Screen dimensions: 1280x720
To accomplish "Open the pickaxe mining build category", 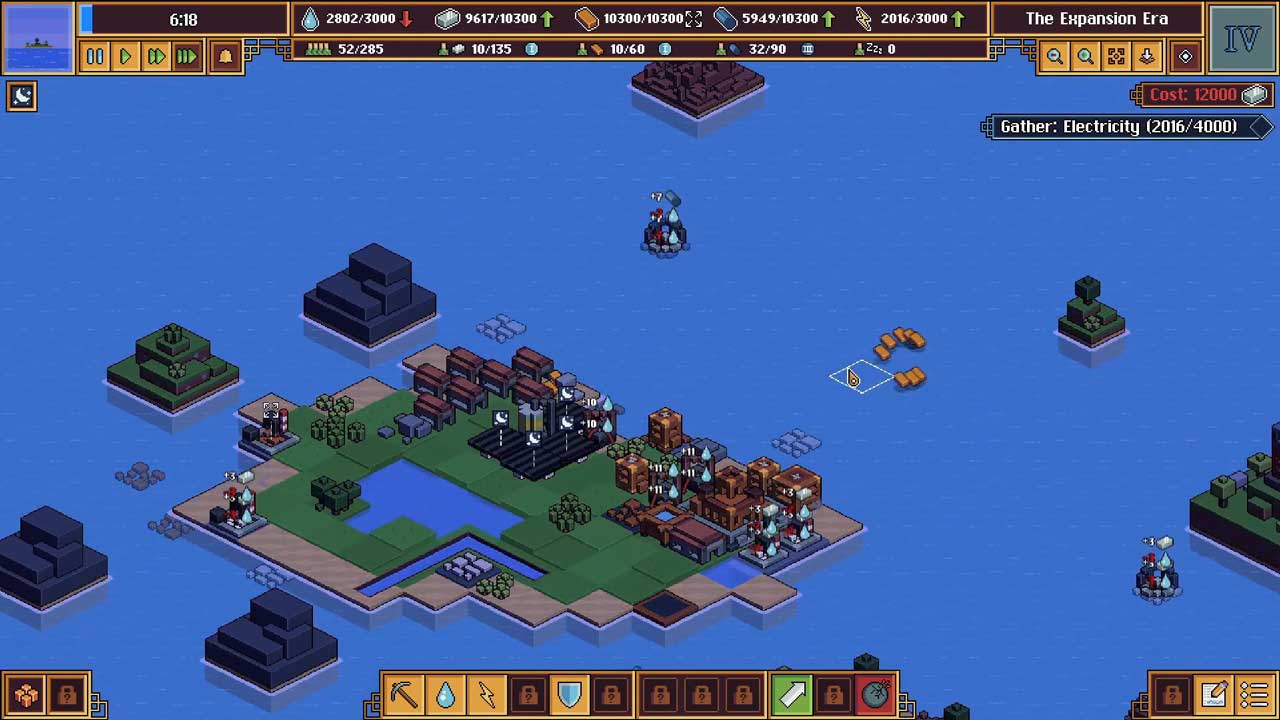I will coord(405,694).
